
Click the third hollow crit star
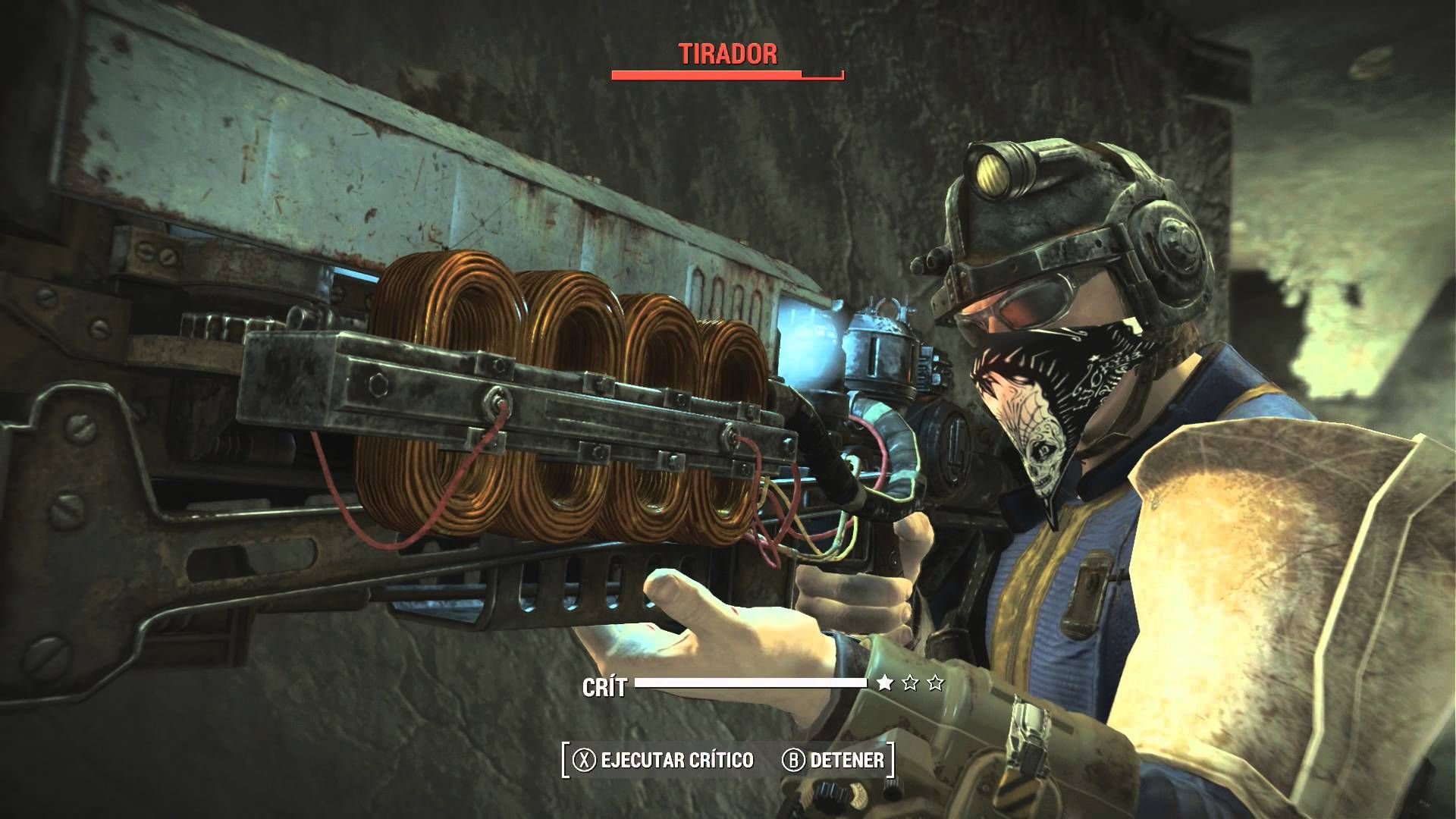[x=934, y=682]
